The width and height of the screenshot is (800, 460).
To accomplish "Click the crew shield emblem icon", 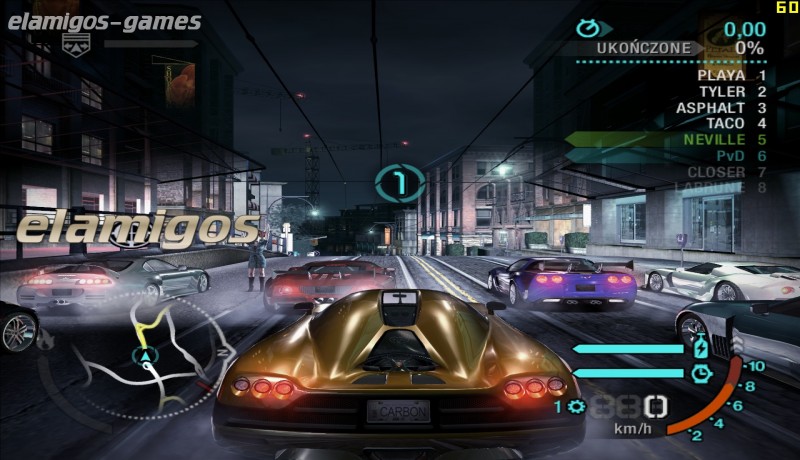I will tap(76, 42).
